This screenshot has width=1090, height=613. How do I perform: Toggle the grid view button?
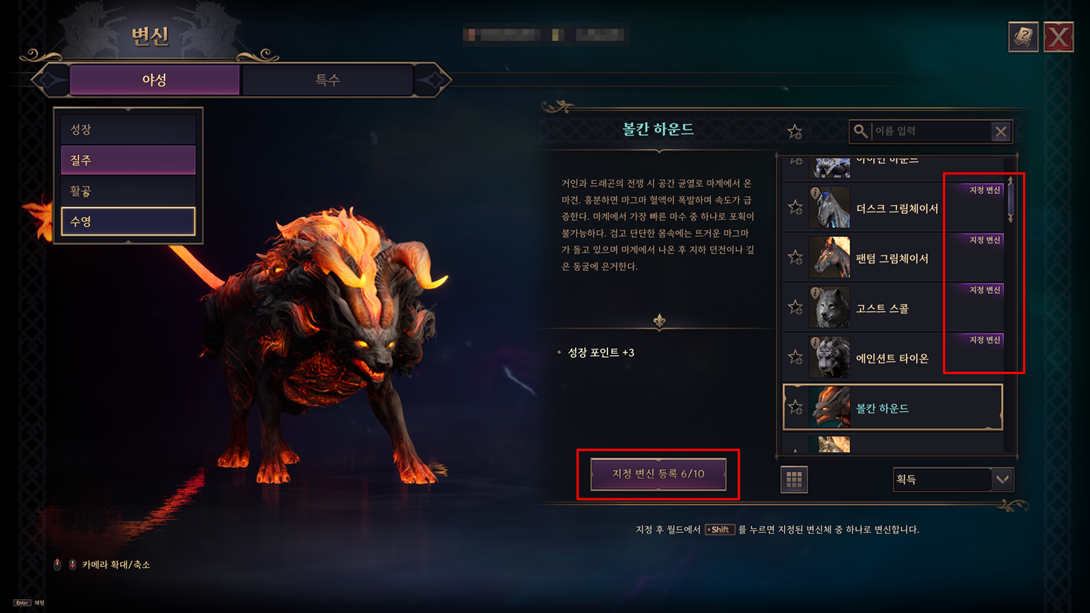point(794,480)
